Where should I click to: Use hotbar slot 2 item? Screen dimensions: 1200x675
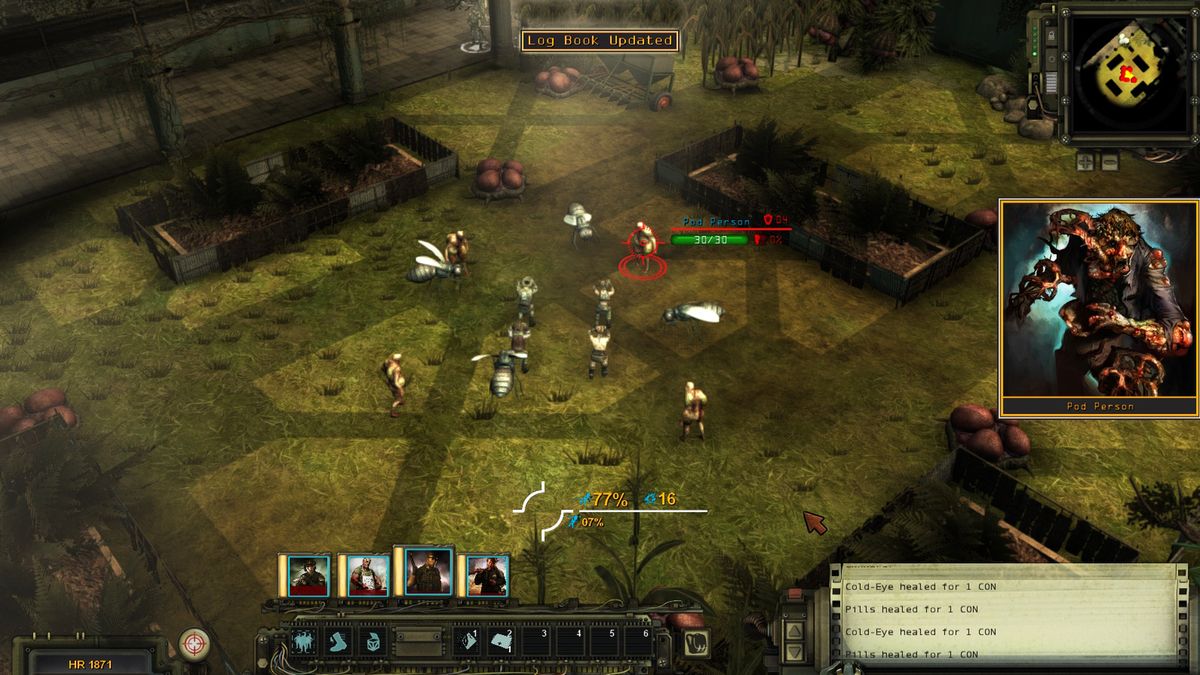click(502, 641)
